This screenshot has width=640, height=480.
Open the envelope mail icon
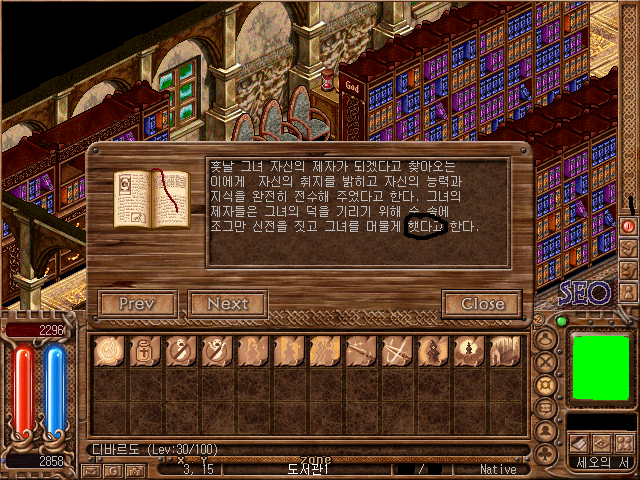tap(89, 468)
